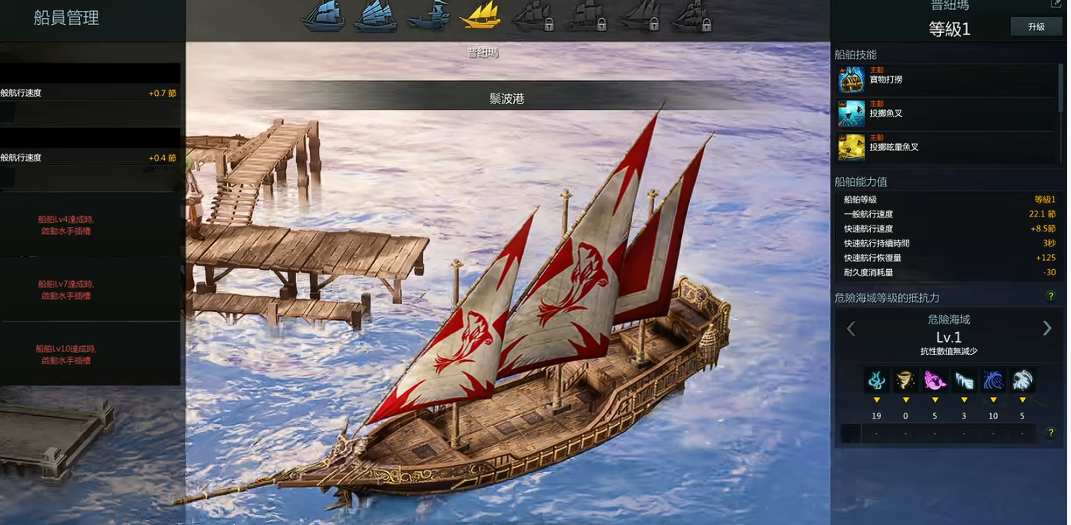Image resolution: width=1071 pixels, height=525 pixels.
Task: Show next hazardous sea level
Action: click(1047, 328)
